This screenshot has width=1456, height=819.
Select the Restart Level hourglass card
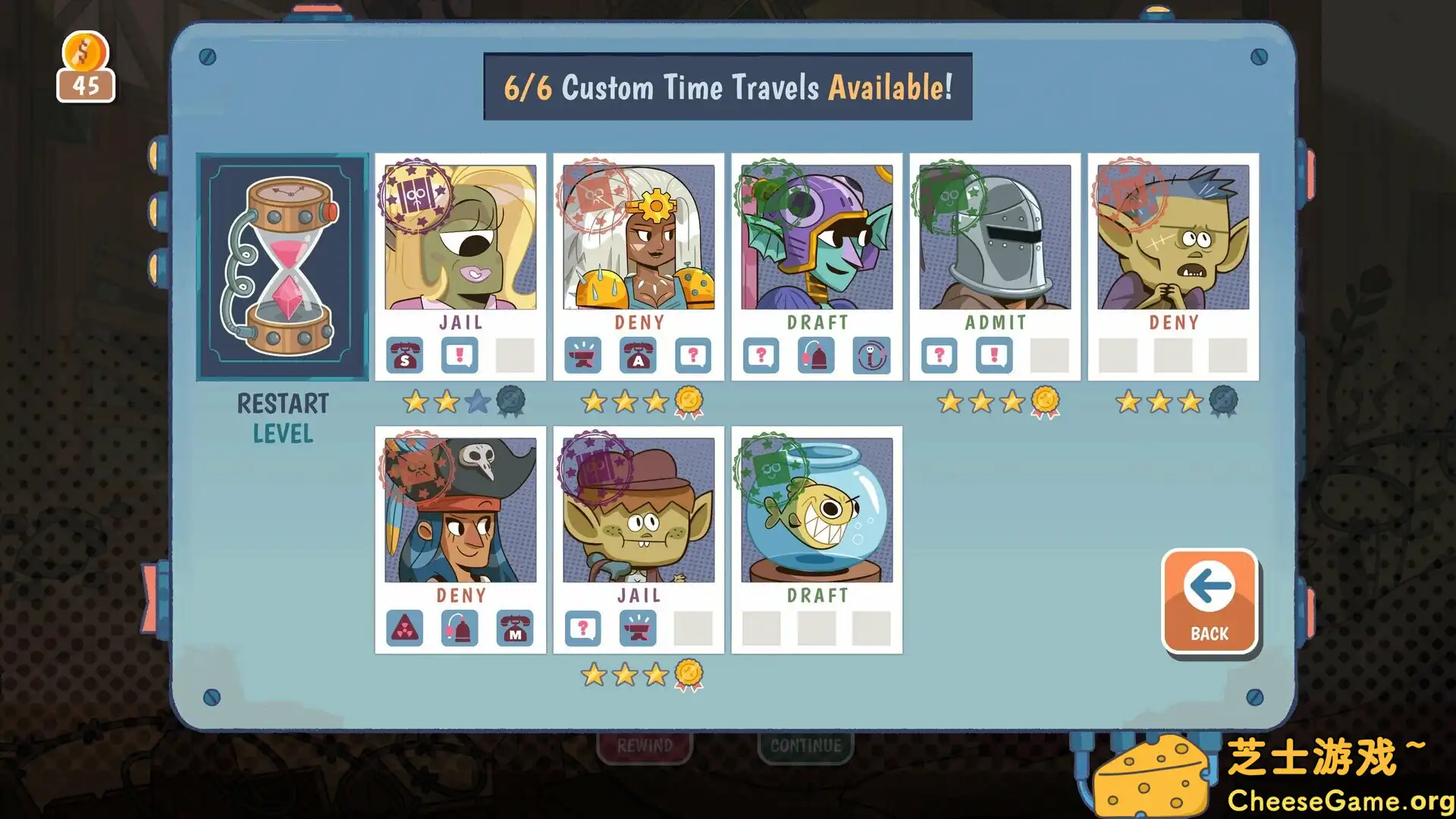[x=282, y=267]
